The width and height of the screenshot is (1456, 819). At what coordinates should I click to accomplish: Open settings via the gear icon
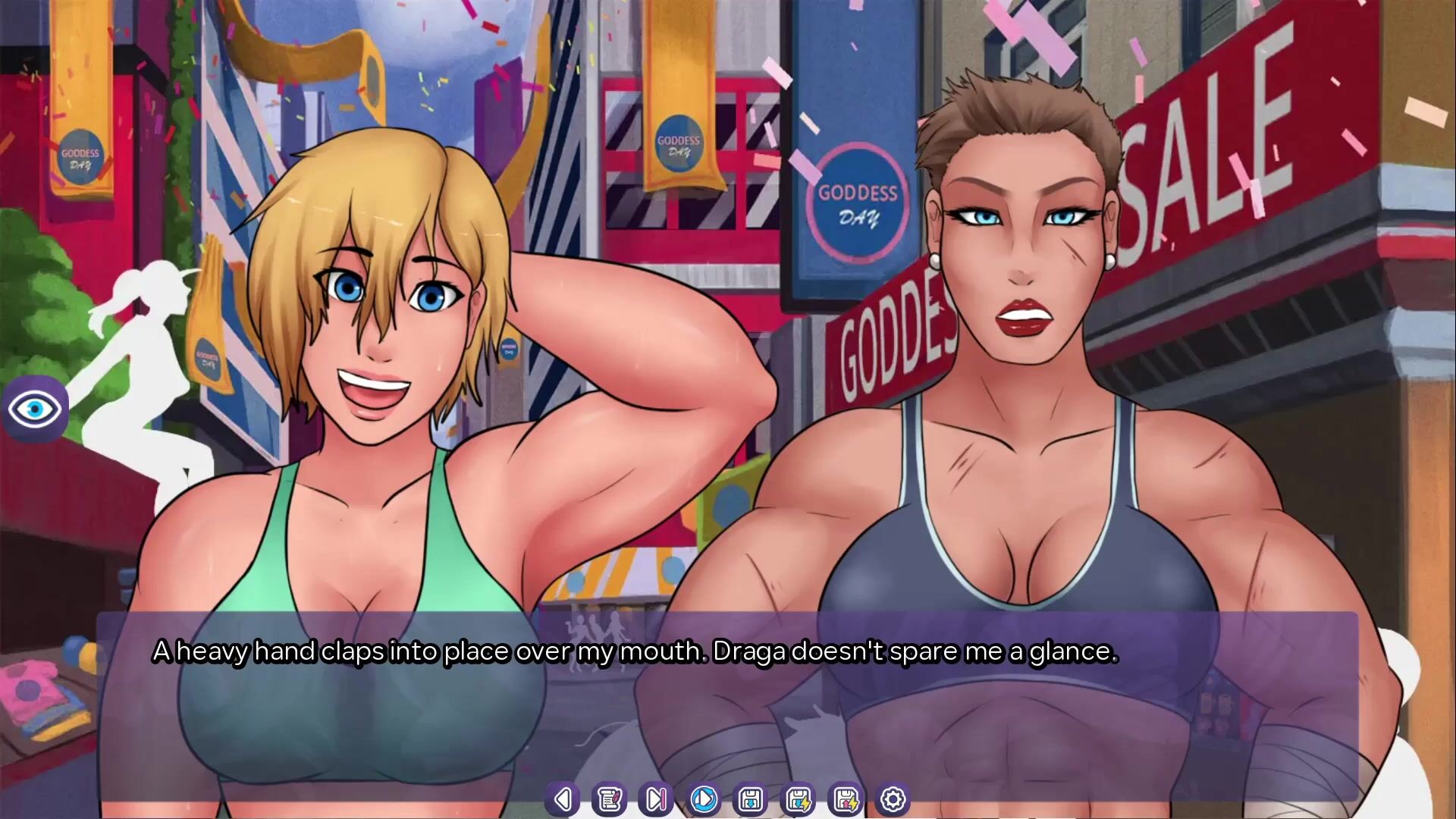(x=893, y=799)
